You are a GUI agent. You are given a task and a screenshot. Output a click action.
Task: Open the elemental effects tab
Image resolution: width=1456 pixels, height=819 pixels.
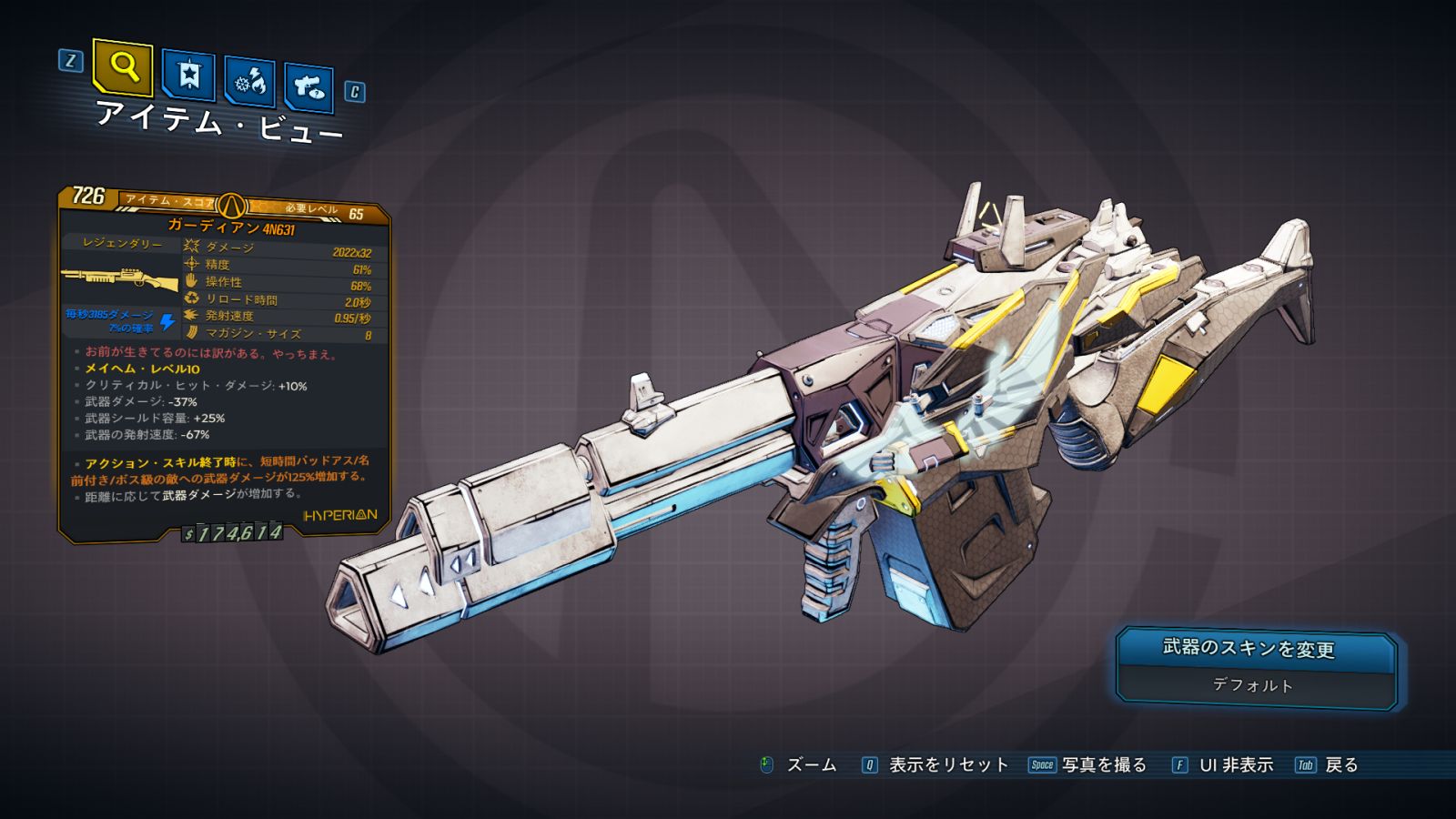click(x=249, y=82)
